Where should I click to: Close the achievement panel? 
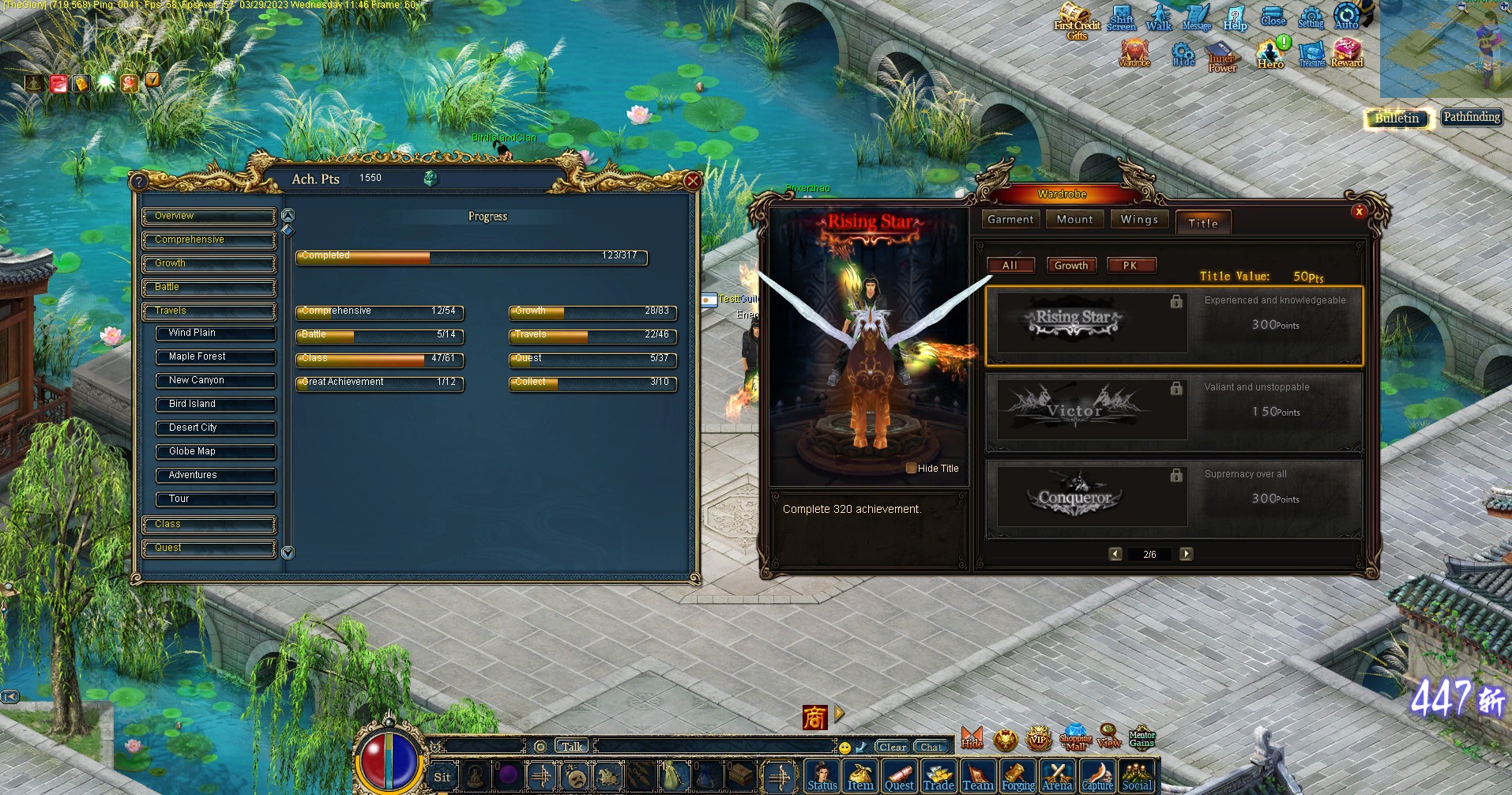[693, 181]
